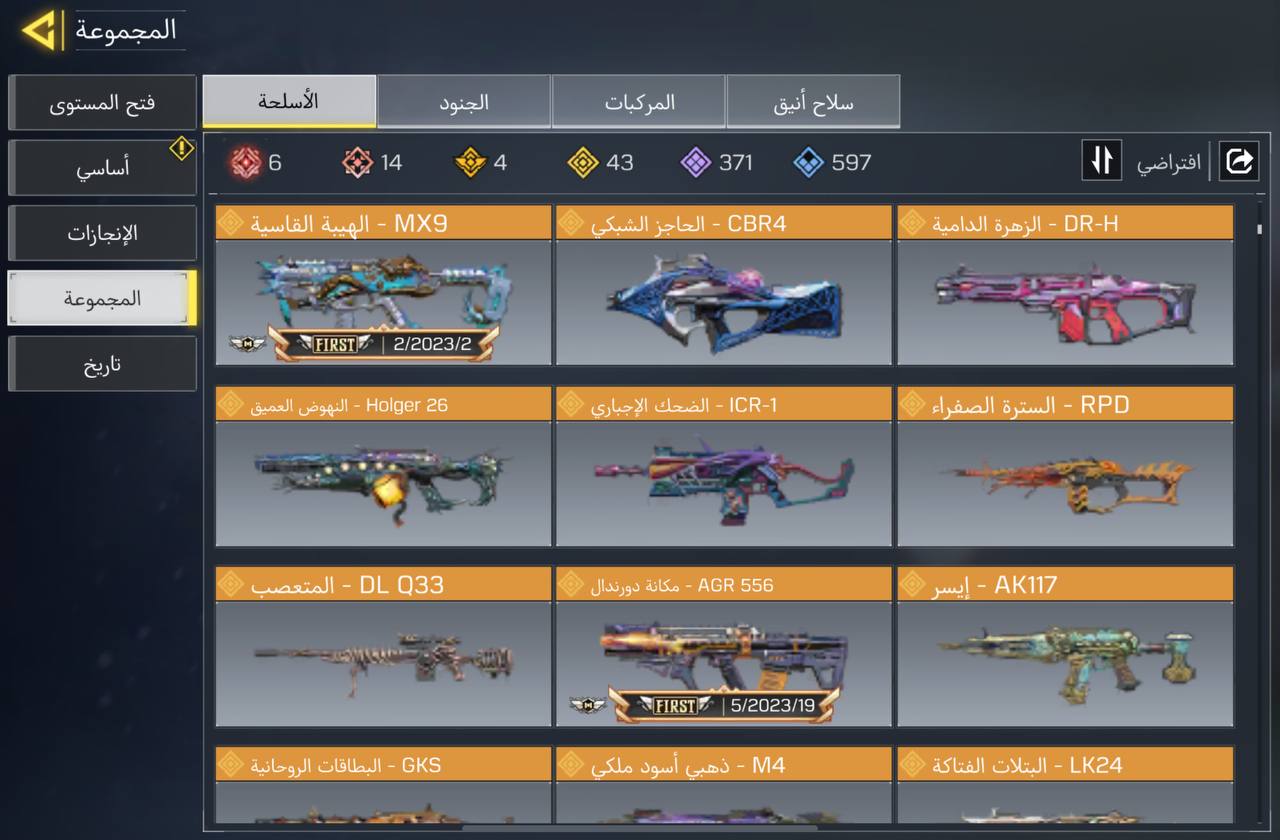Click the share arrow icon button
Image resolution: width=1280 pixels, height=840 pixels.
tap(1238, 161)
